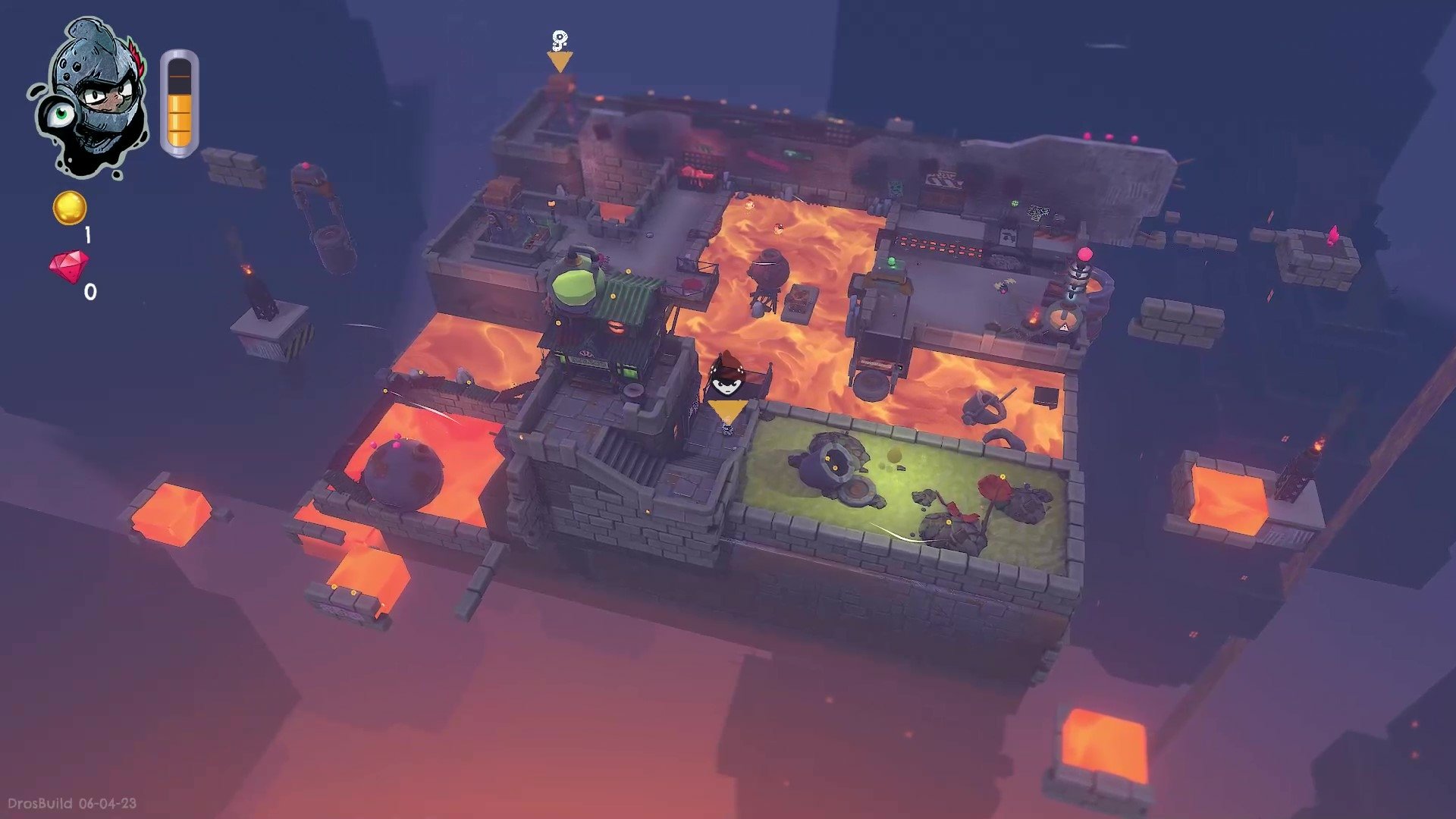The height and width of the screenshot is (819, 1456).
Task: Click the coin count showing 1
Action: 88,233
